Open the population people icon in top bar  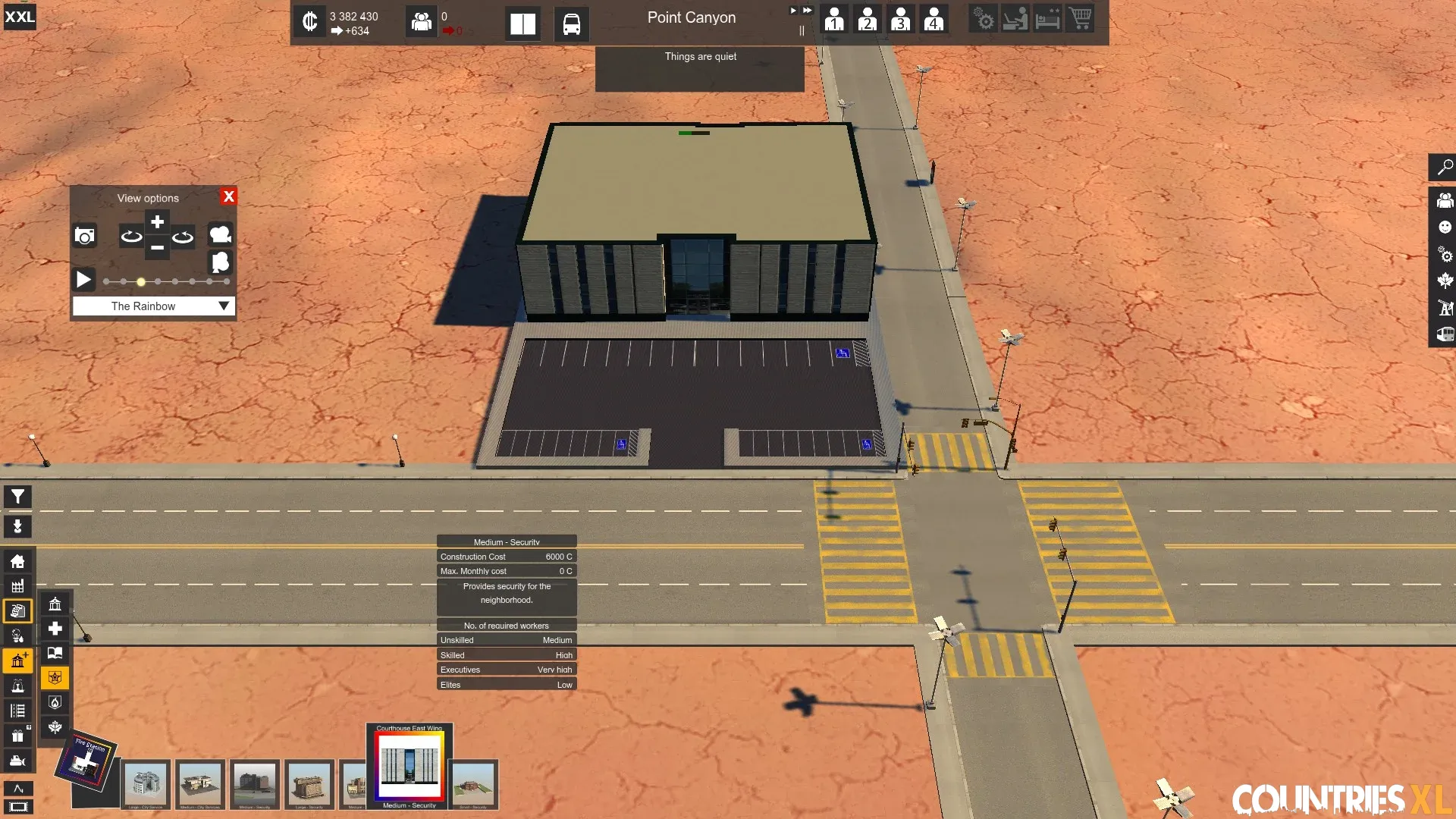click(421, 22)
